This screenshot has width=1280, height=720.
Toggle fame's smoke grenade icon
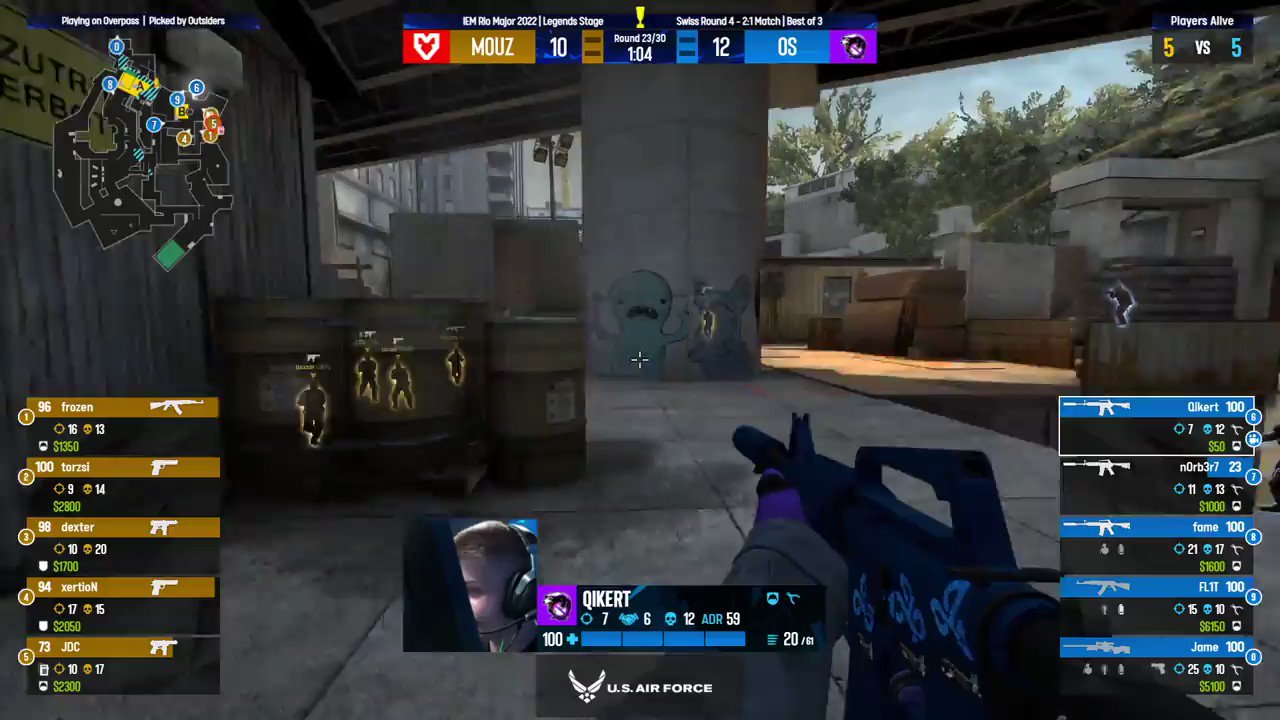[1121, 549]
